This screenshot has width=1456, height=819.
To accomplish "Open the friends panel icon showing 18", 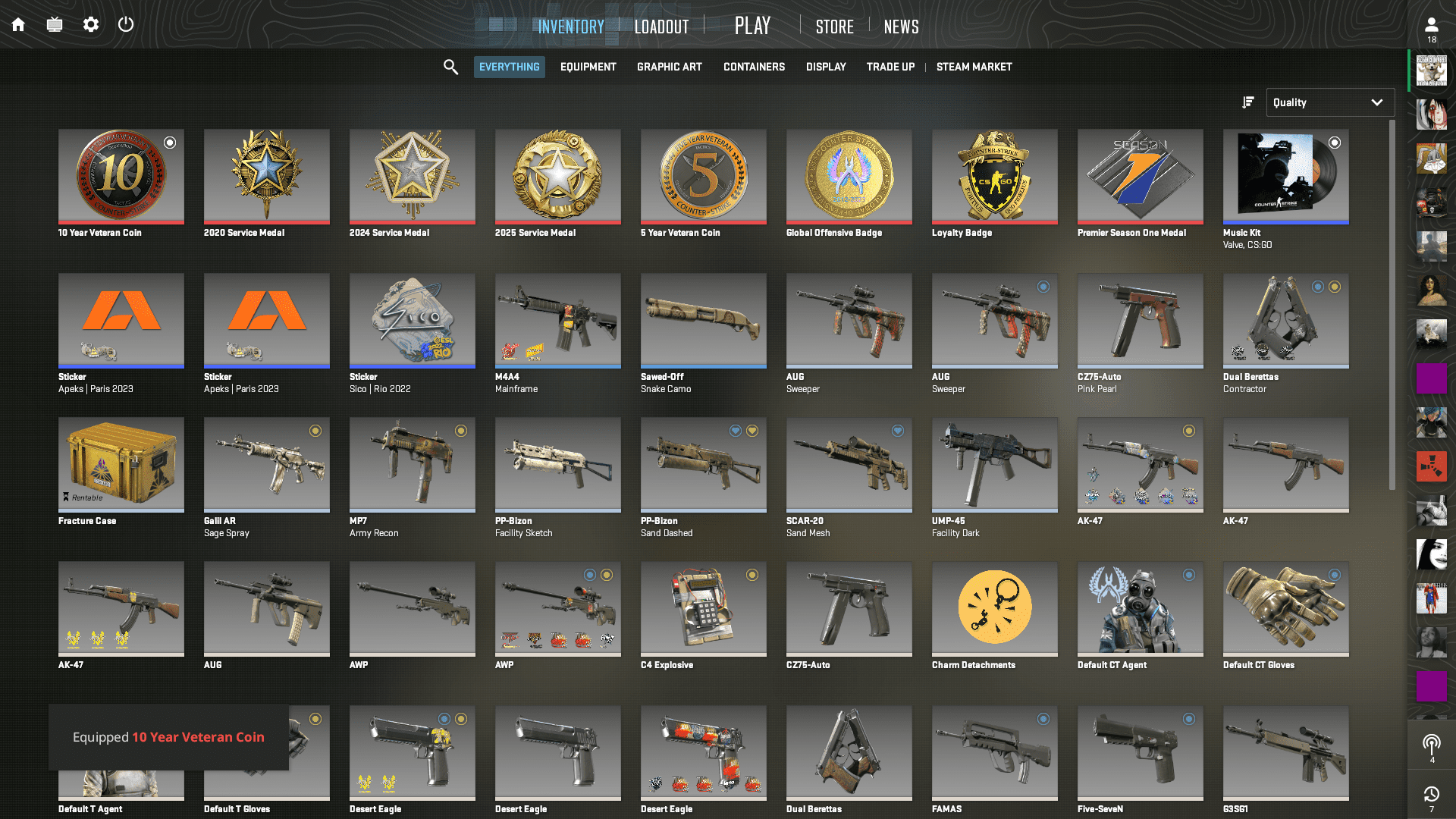I will (1432, 24).
